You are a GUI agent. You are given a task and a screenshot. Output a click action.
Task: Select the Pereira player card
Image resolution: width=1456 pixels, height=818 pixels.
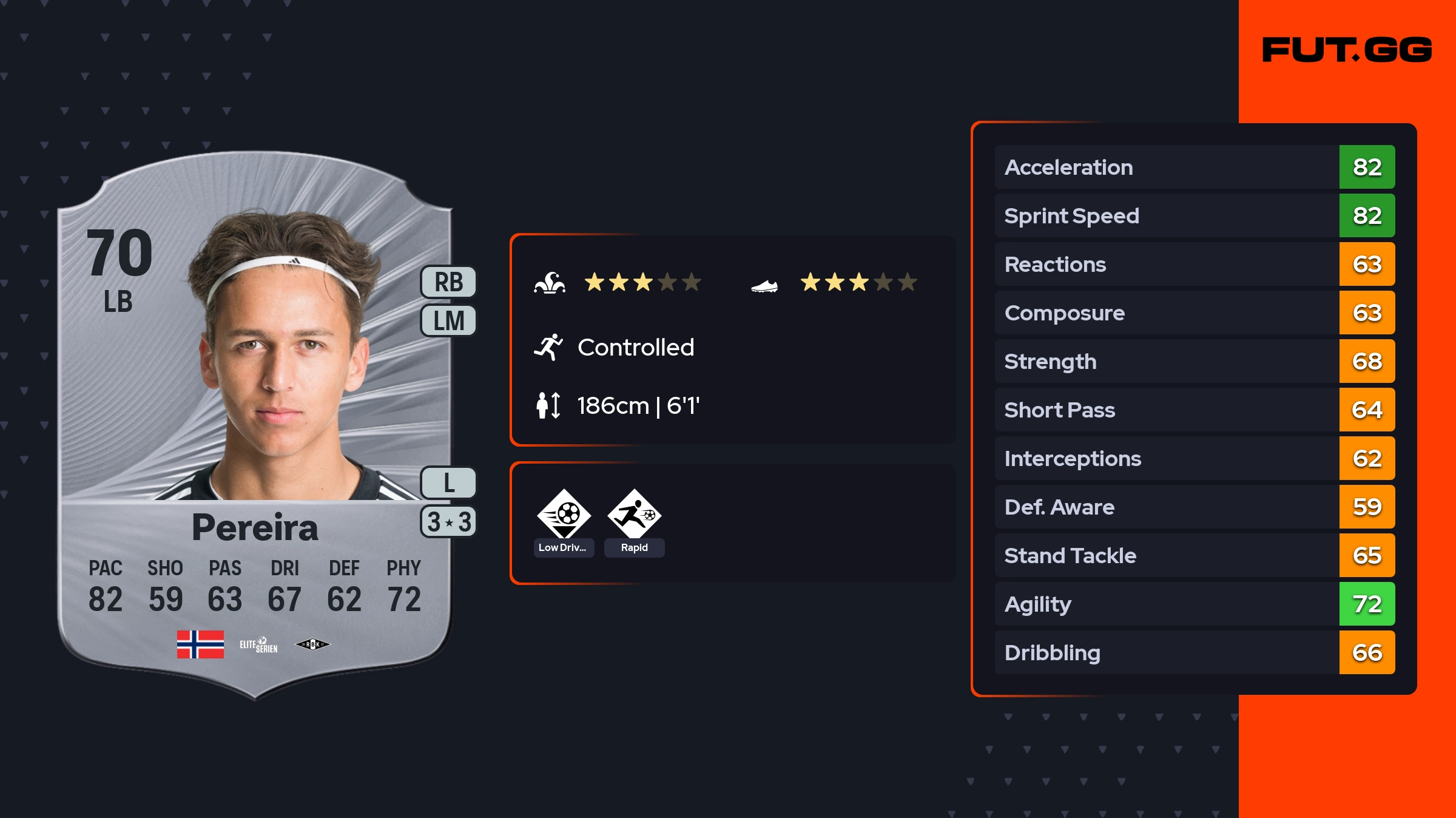tap(255, 425)
